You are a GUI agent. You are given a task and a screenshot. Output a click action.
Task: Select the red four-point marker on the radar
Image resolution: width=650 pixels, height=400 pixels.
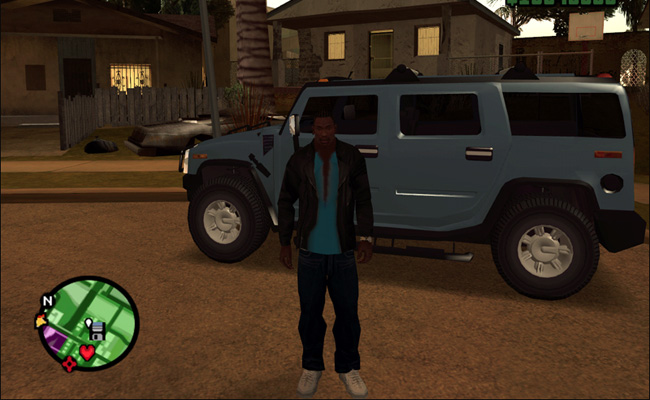pos(68,364)
